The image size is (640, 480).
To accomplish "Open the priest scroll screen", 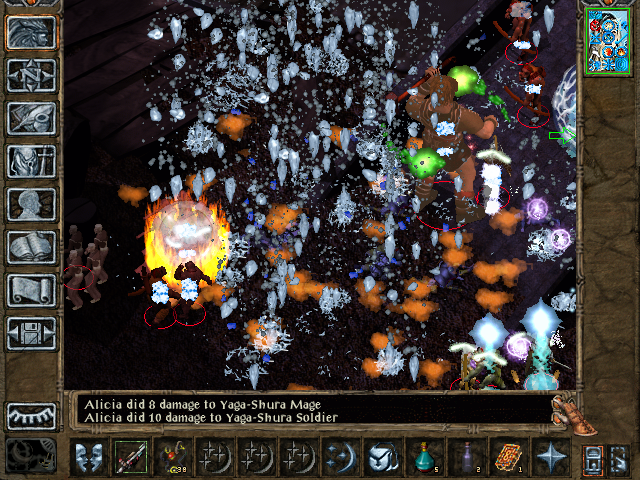I will (x=31, y=290).
